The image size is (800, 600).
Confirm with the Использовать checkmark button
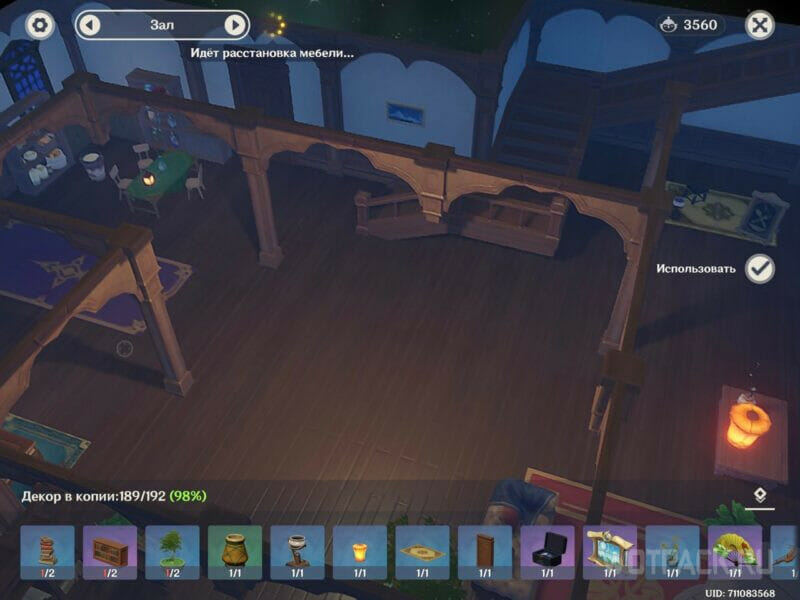760,268
